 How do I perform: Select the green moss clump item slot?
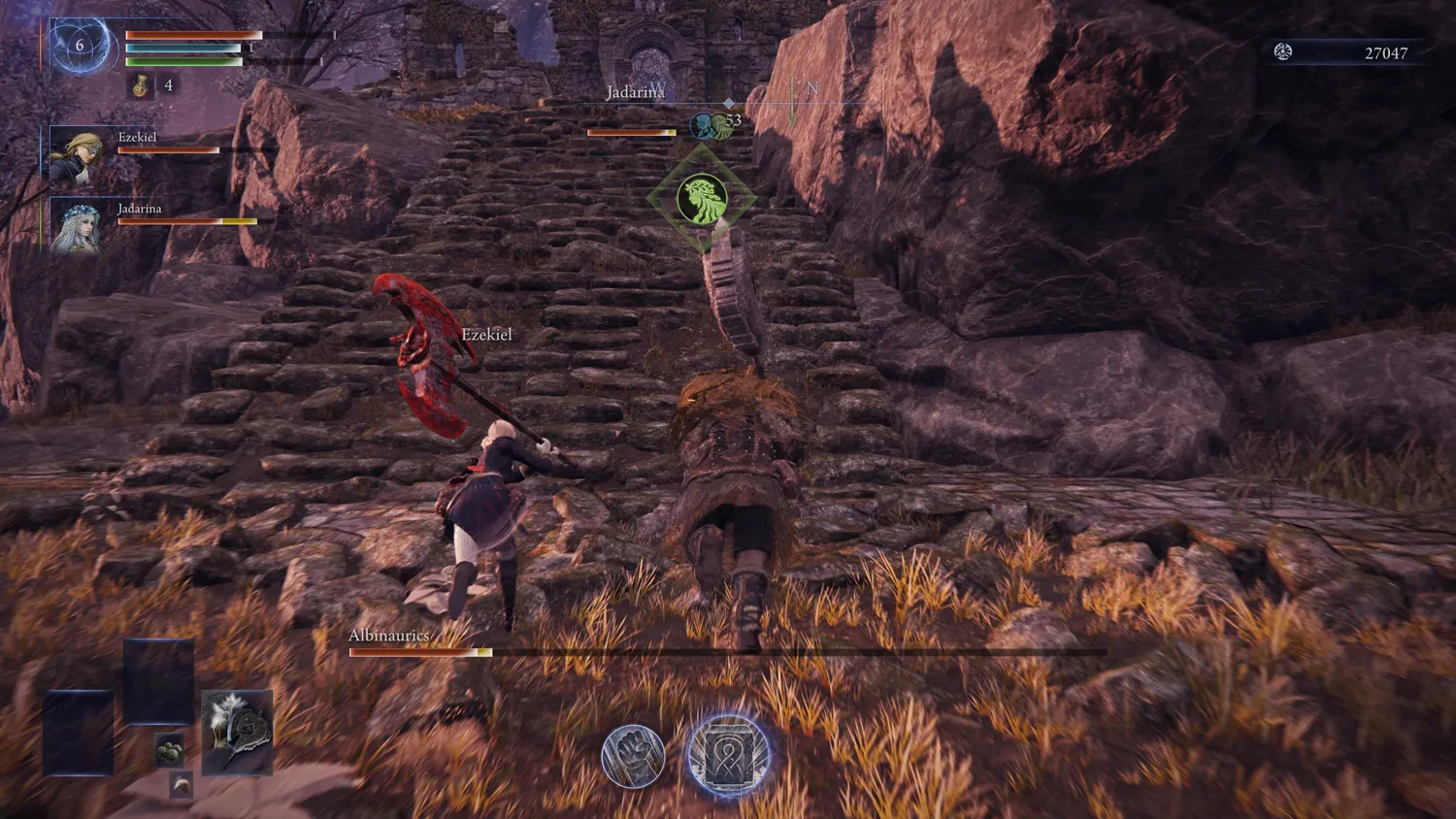point(170,750)
